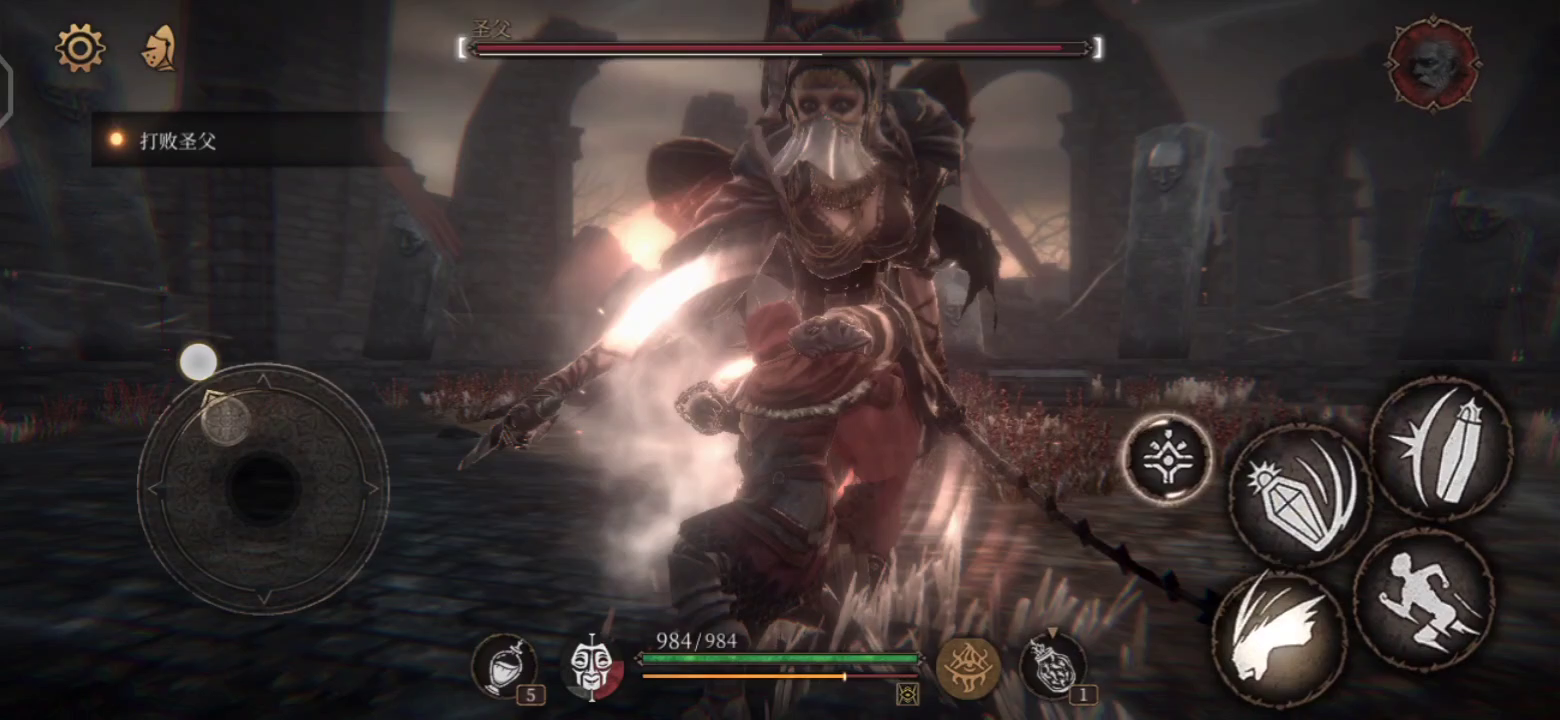Trigger the coffin thrust strike skill
This screenshot has height=720, width=1560.
(x=1441, y=448)
